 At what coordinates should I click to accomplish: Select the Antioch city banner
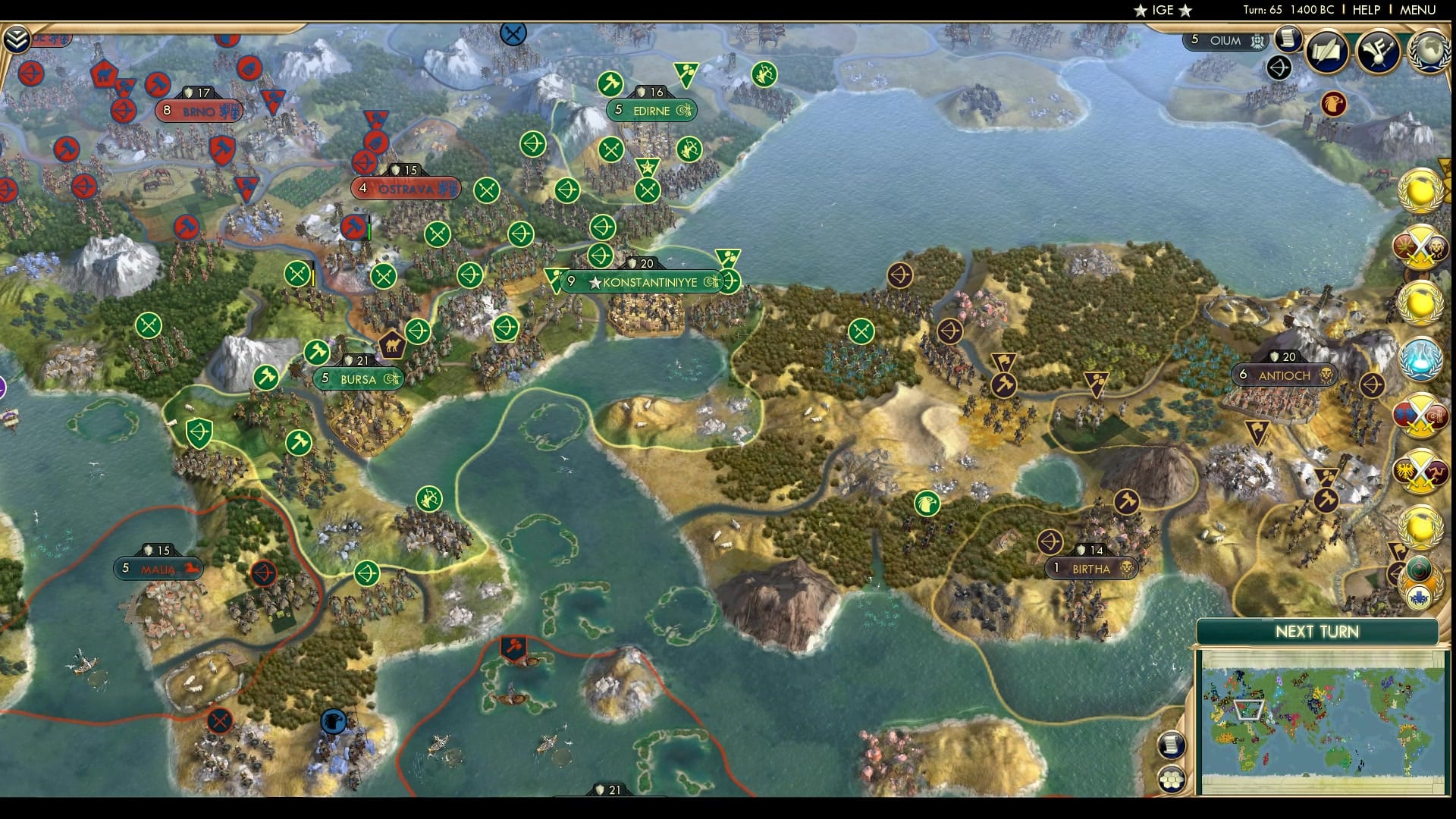pos(1284,374)
